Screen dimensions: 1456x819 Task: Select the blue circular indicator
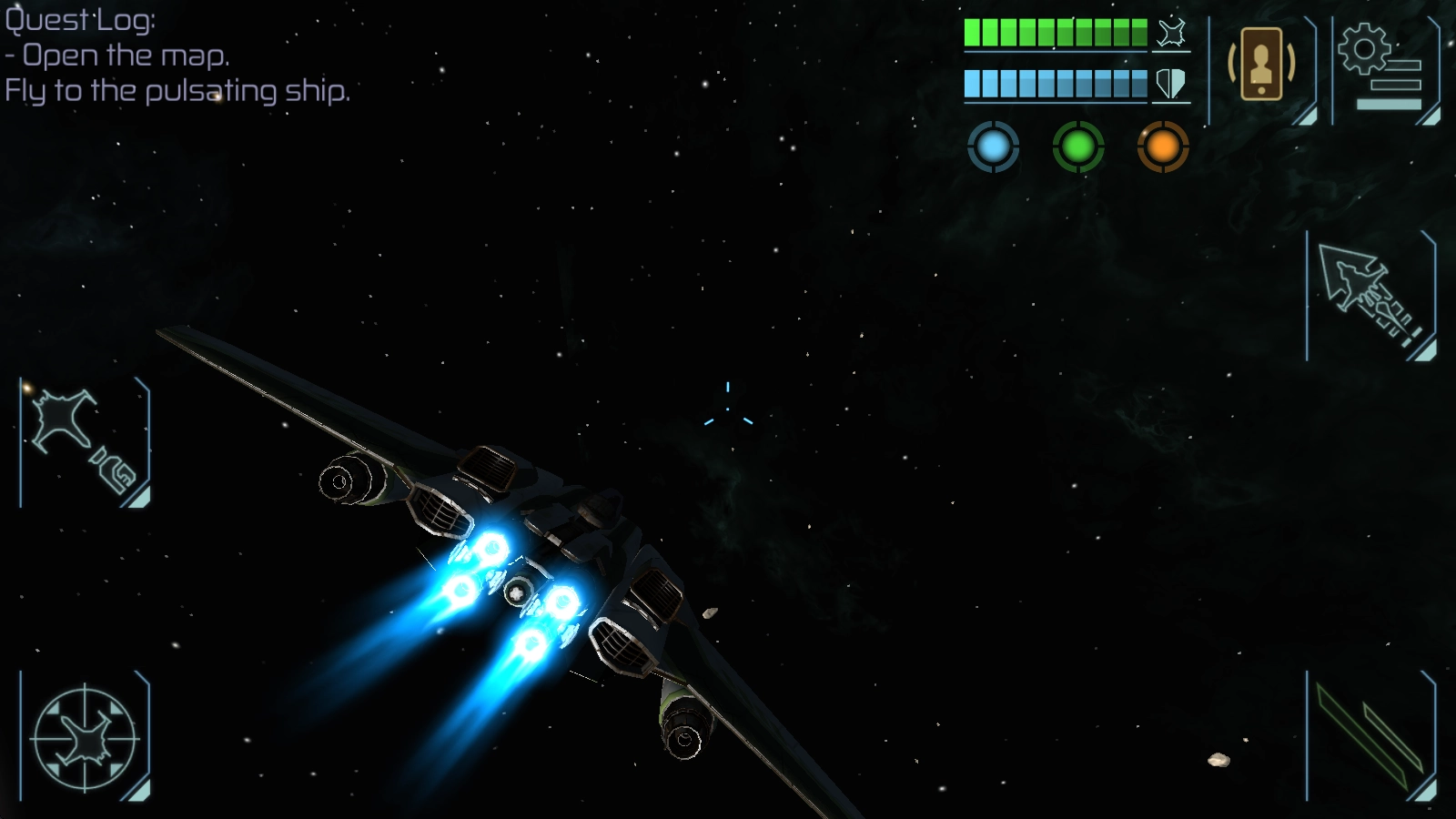[993, 147]
